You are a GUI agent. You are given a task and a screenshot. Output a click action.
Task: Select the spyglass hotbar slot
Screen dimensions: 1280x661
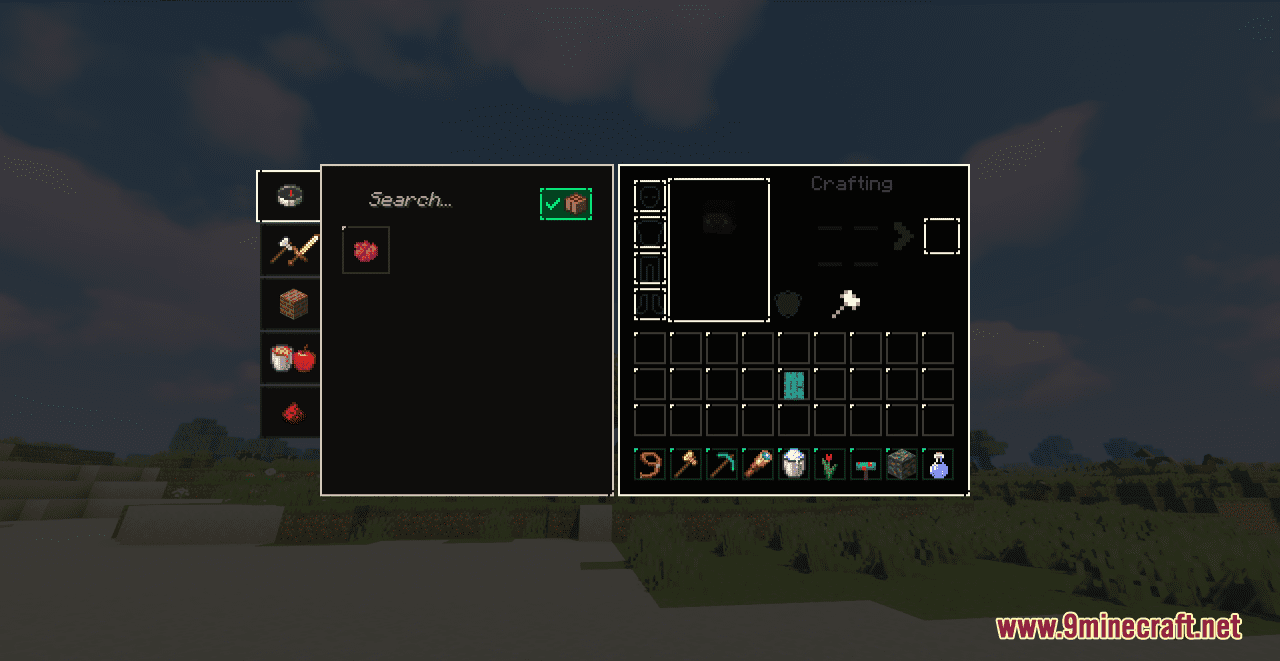point(758,464)
